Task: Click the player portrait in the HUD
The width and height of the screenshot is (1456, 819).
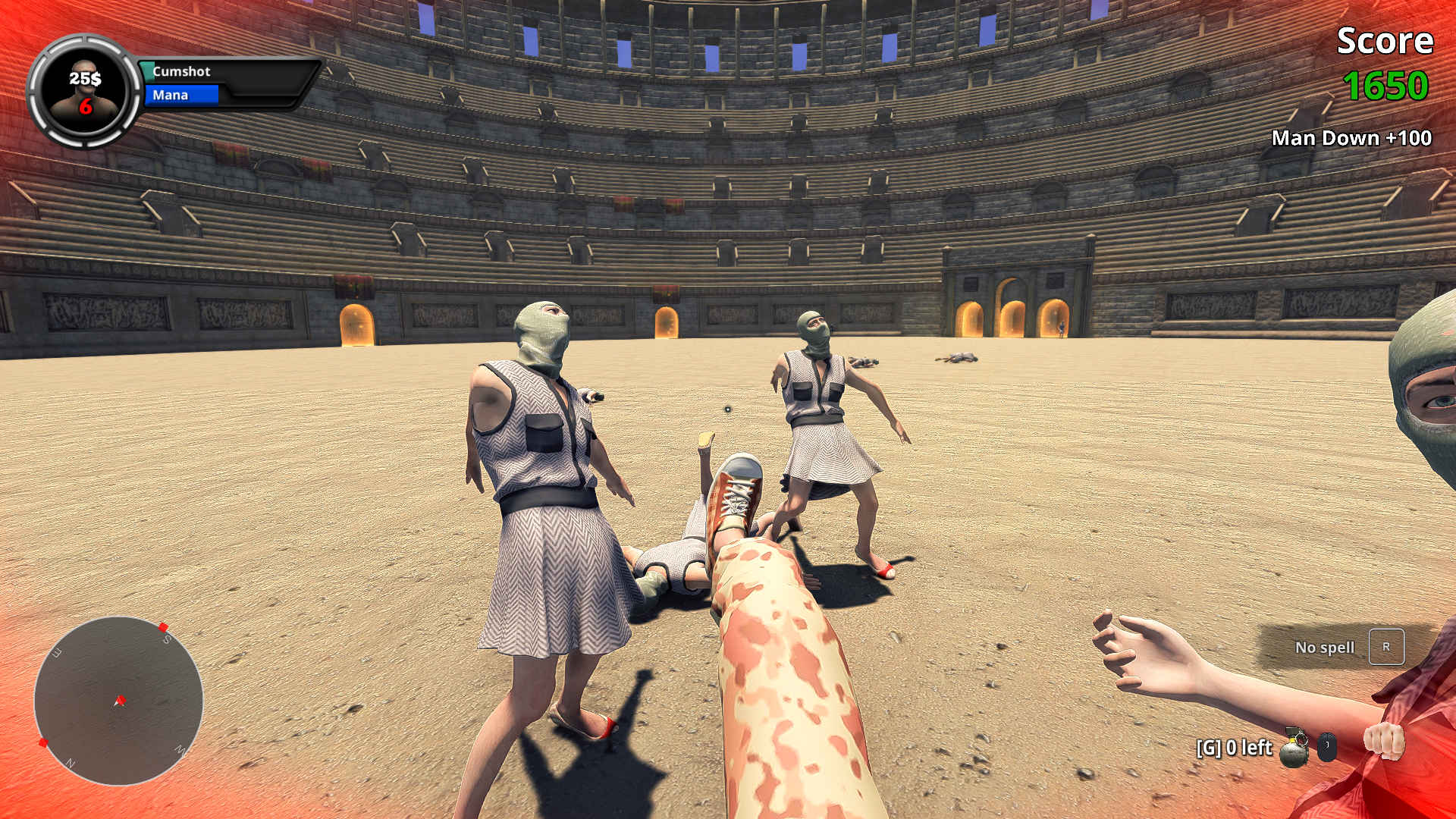Action: point(84,91)
